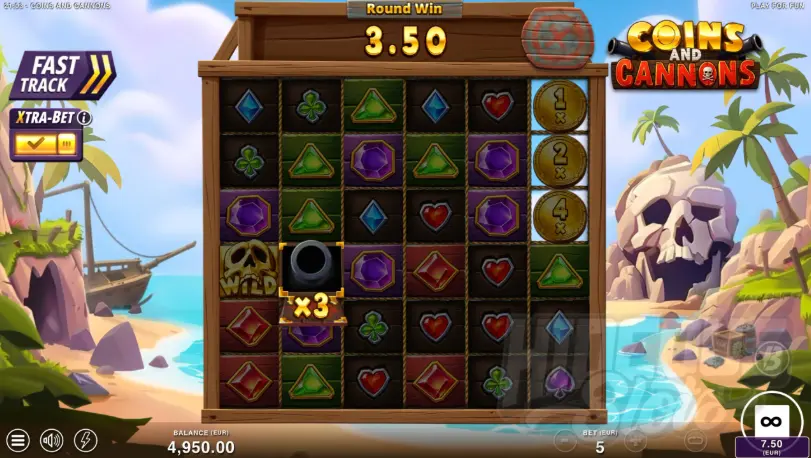Show Xtra-Bet info
The image size is (811, 458).
[x=85, y=117]
